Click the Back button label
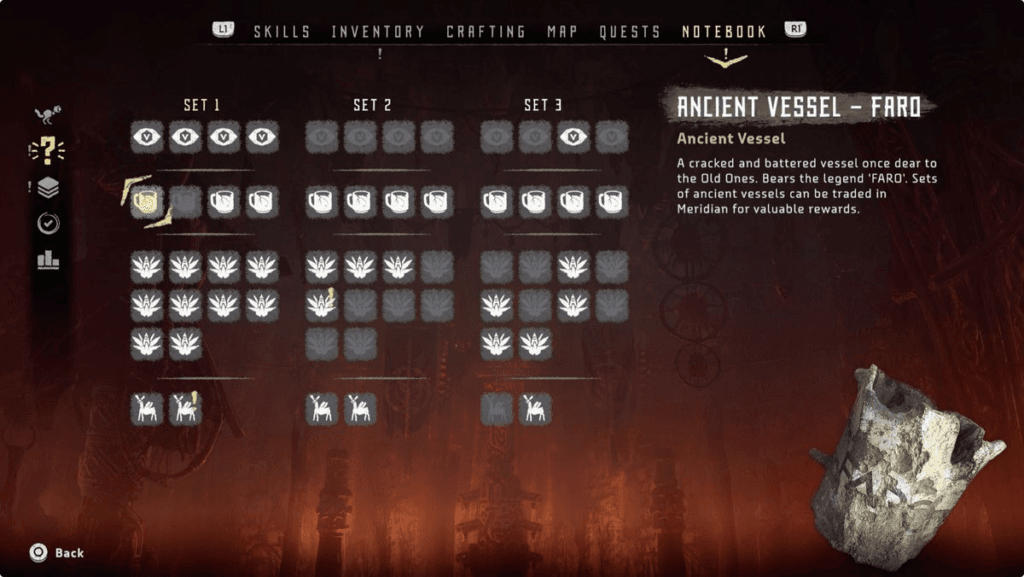 point(69,553)
